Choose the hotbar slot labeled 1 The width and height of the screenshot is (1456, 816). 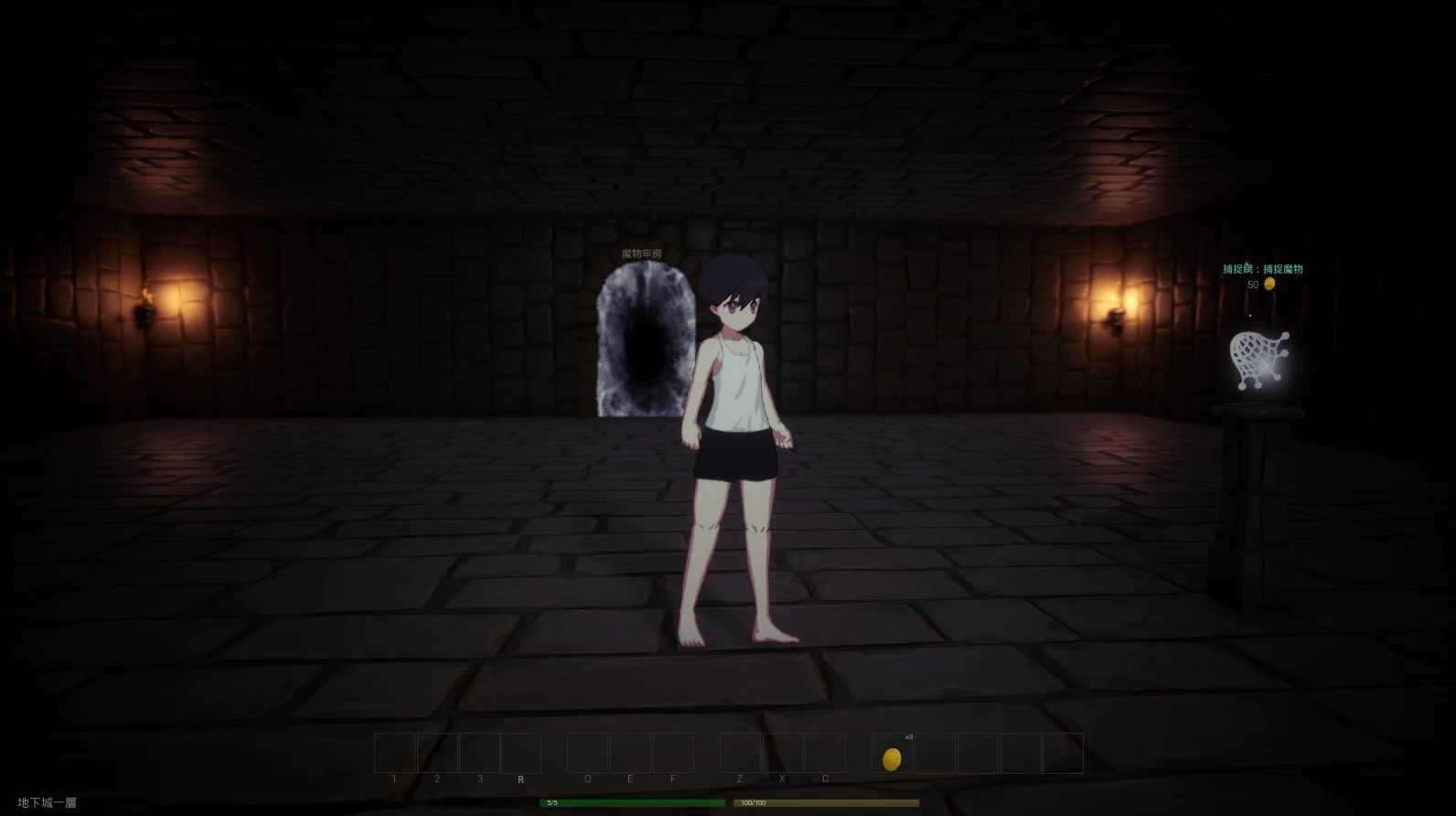[394, 754]
